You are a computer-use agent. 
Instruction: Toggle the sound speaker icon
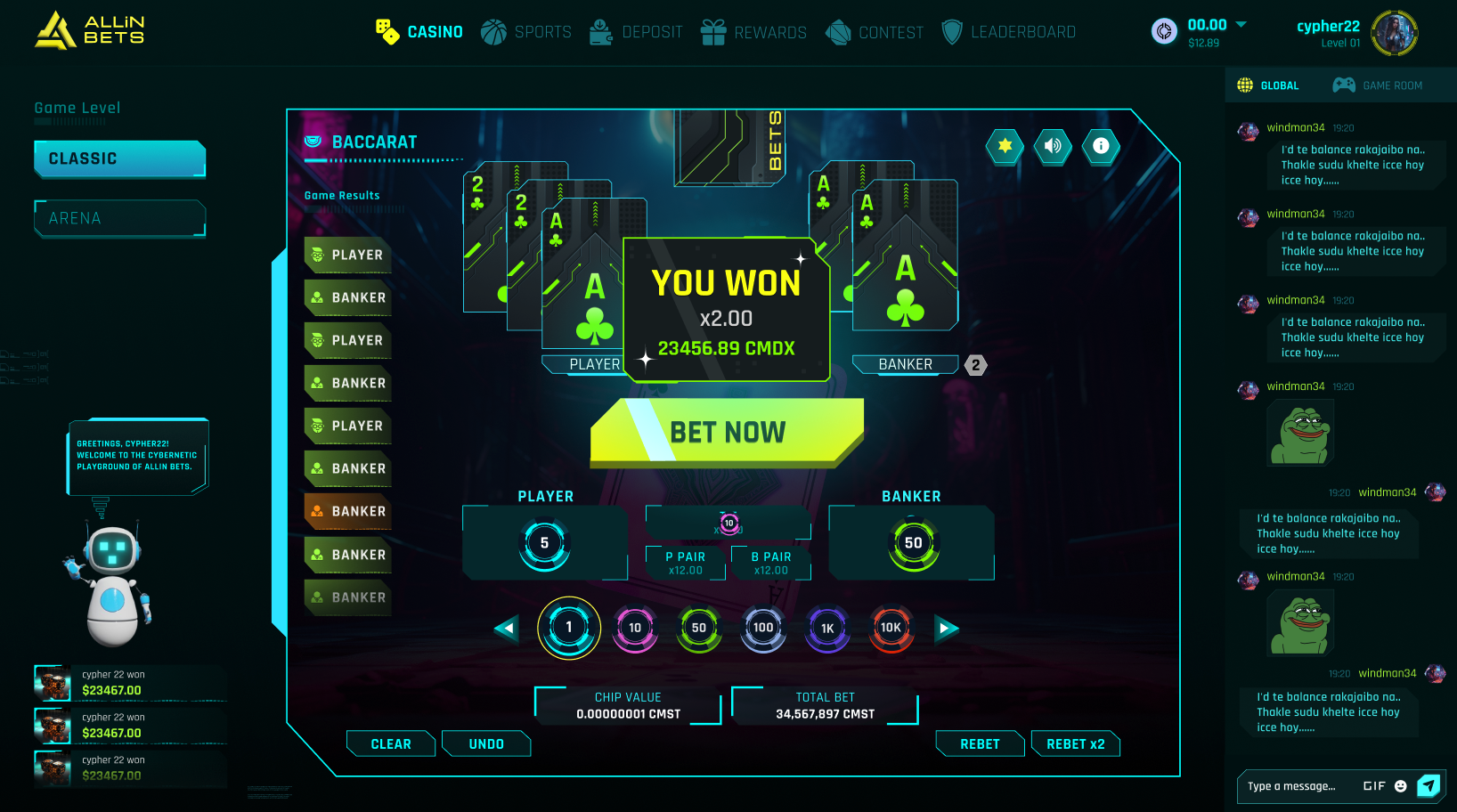1053,146
